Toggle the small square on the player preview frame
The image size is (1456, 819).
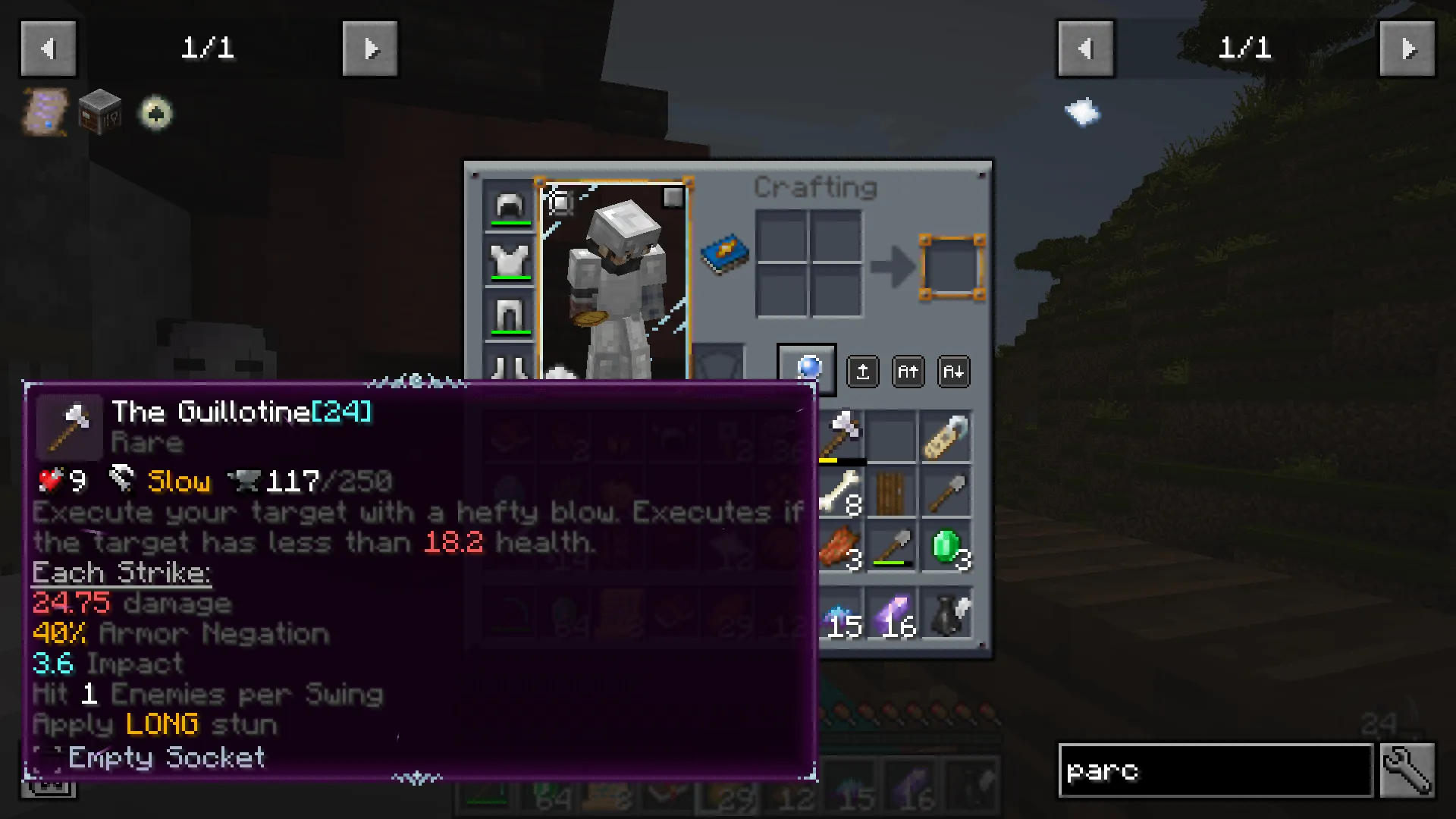pyautogui.click(x=673, y=199)
